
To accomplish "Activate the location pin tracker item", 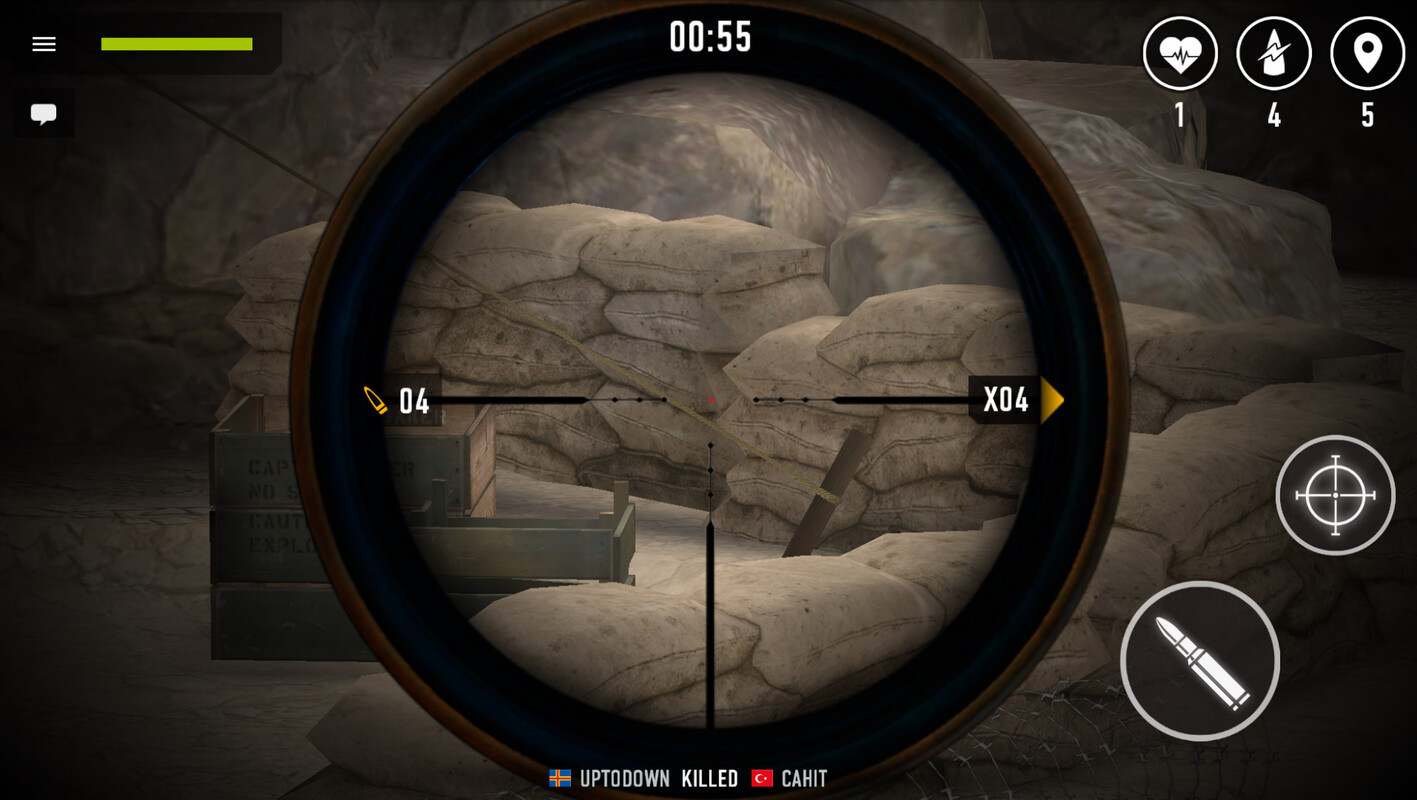I will pos(1367,54).
